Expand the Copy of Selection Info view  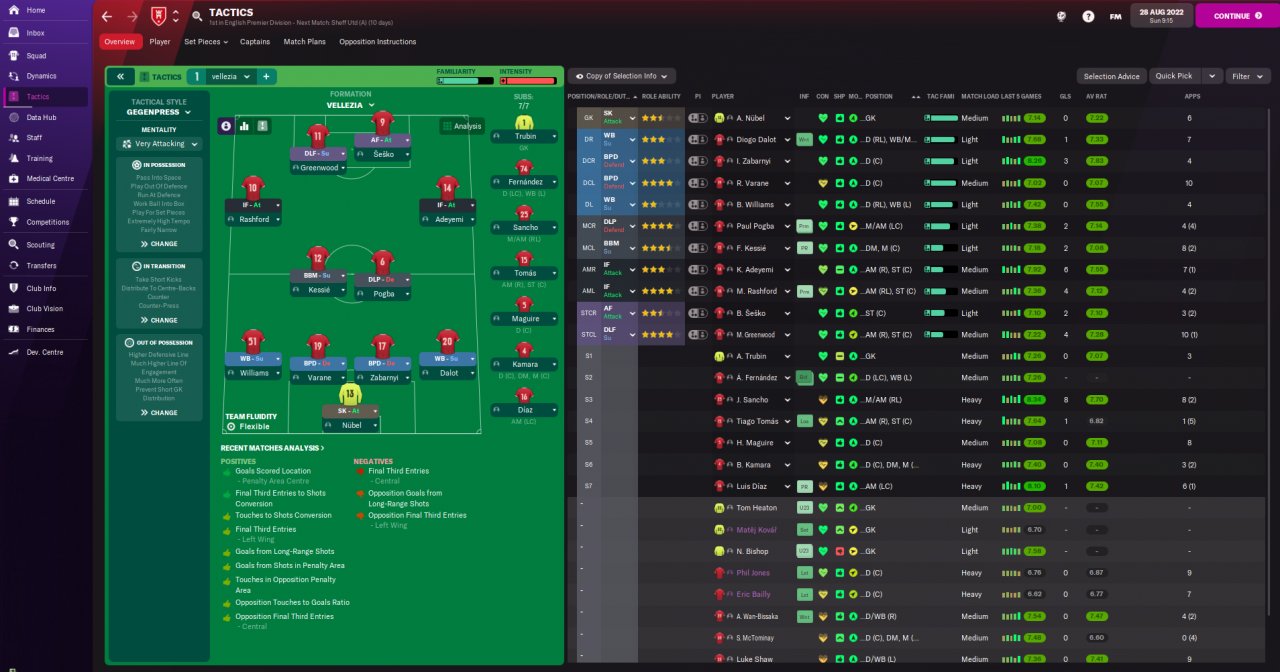pyautogui.click(x=621, y=76)
